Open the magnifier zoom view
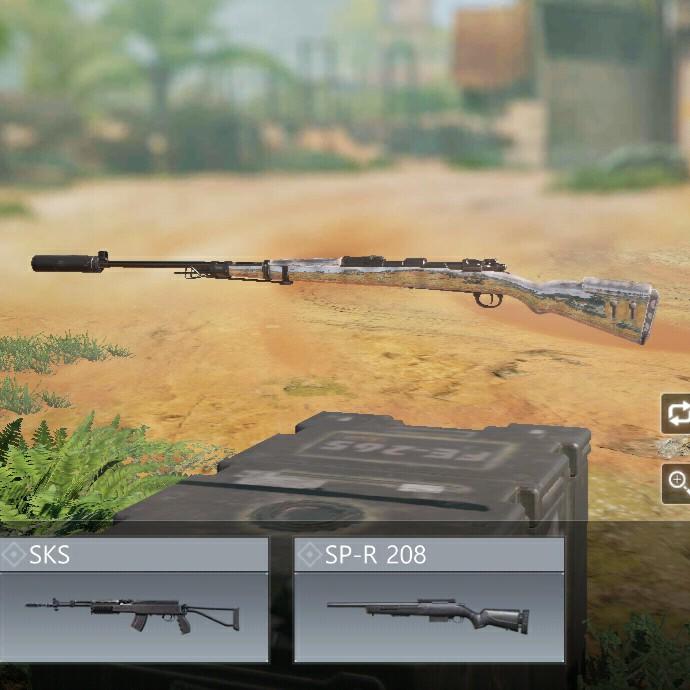The image size is (690, 690). [677, 483]
